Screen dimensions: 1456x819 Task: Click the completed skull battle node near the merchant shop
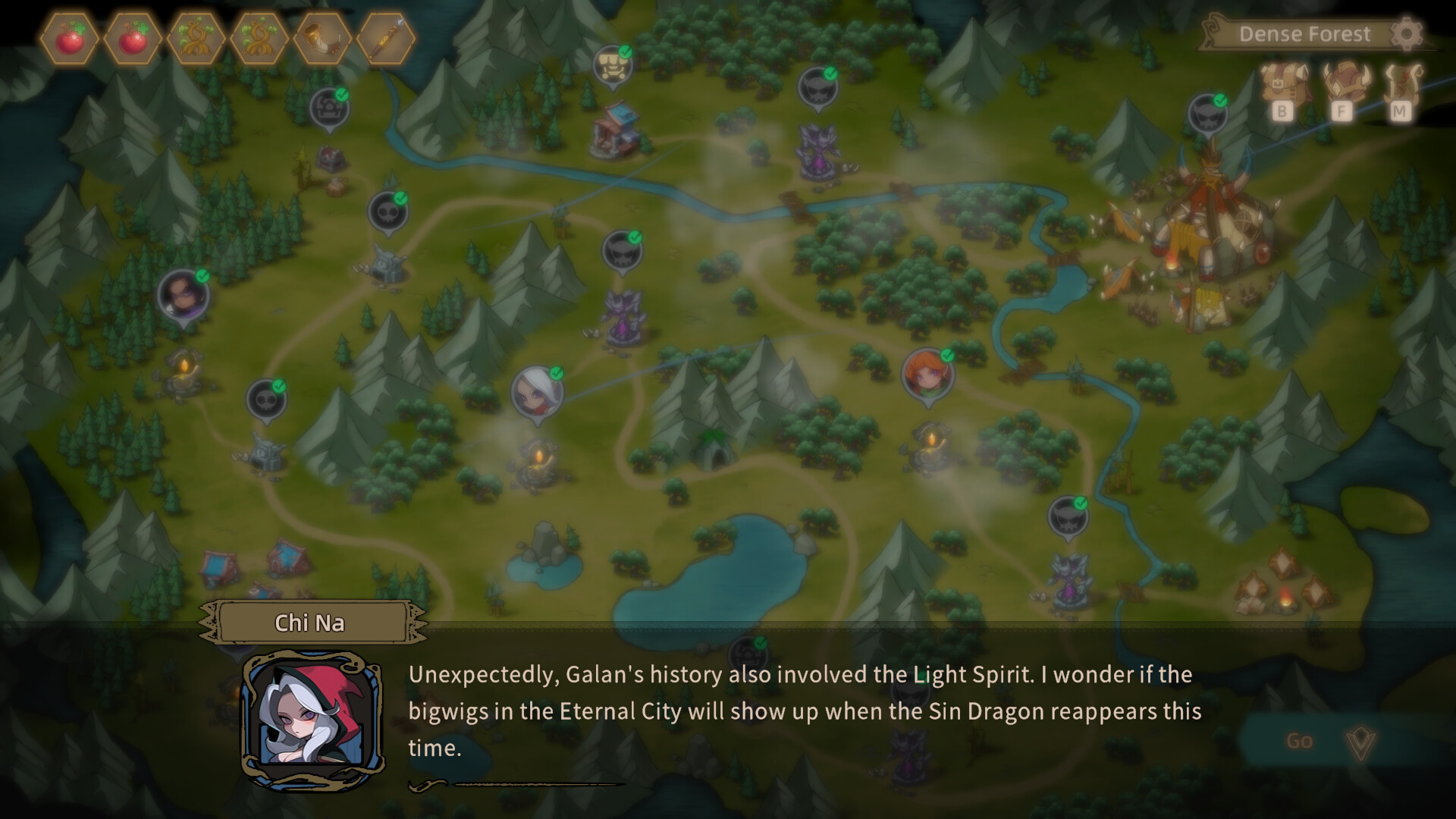[x=817, y=85]
